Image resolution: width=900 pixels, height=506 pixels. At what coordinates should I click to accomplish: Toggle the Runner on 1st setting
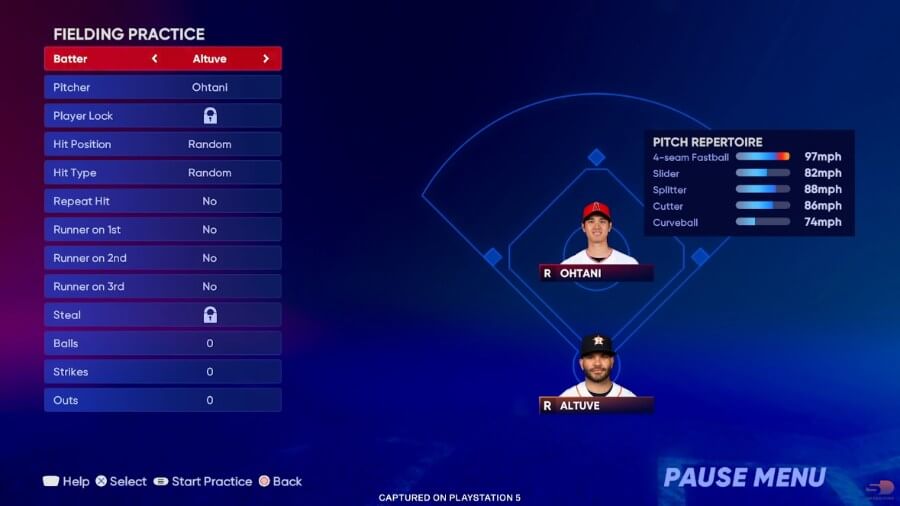click(162, 230)
